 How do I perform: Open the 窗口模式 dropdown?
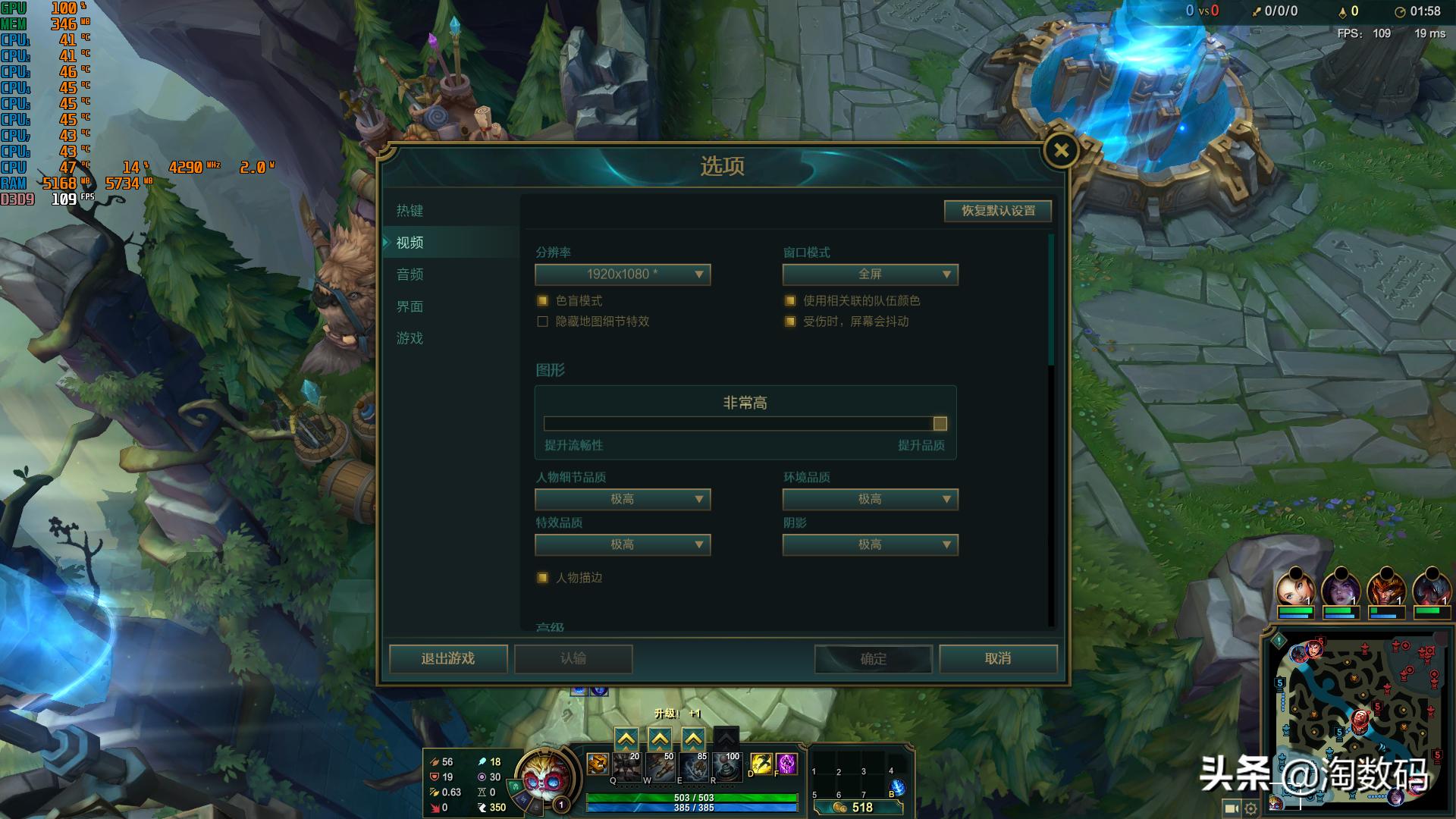(x=870, y=275)
